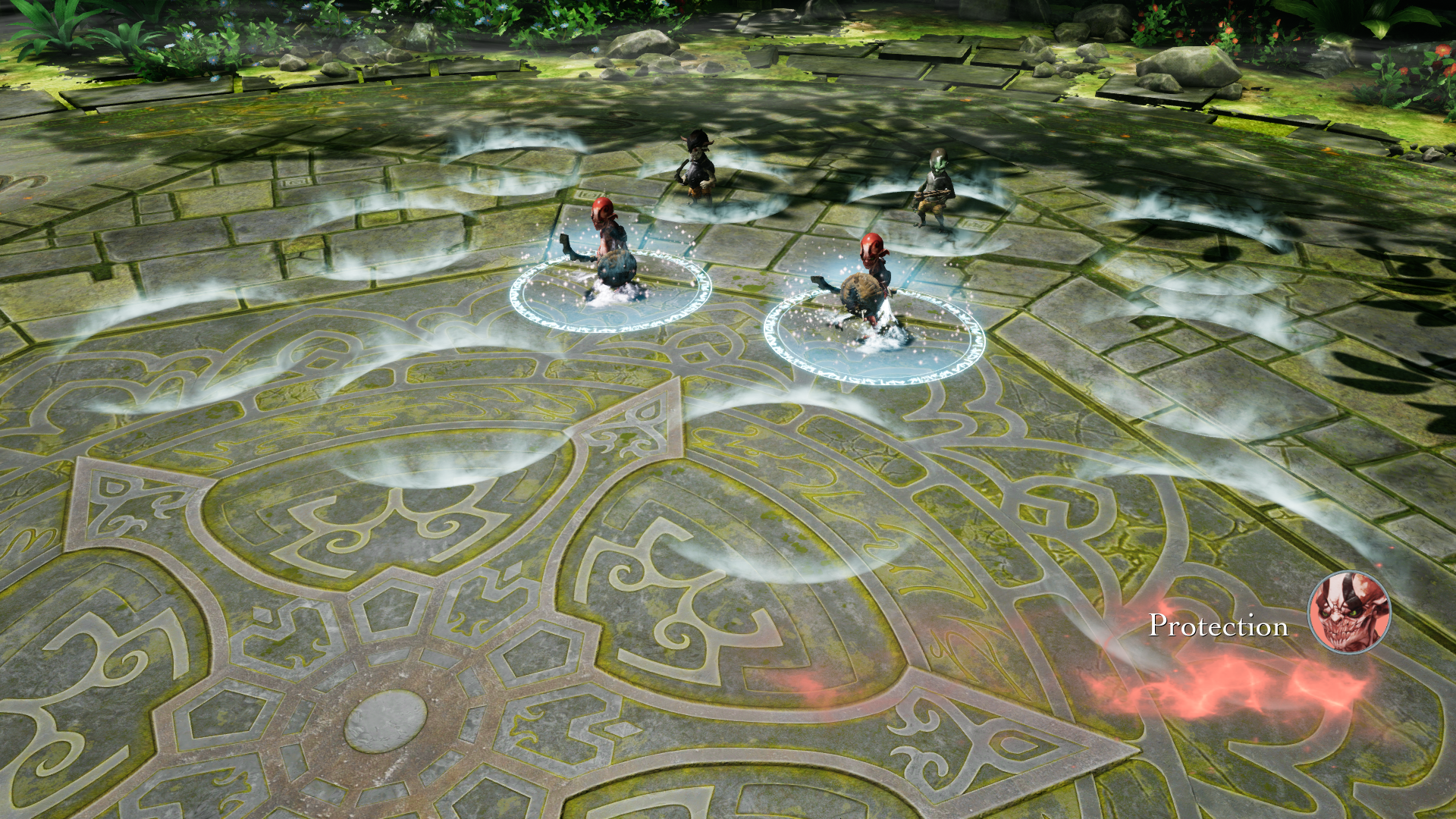Click the red skull portrait beside Protection
The width and height of the screenshot is (1456, 819).
pos(1349,612)
